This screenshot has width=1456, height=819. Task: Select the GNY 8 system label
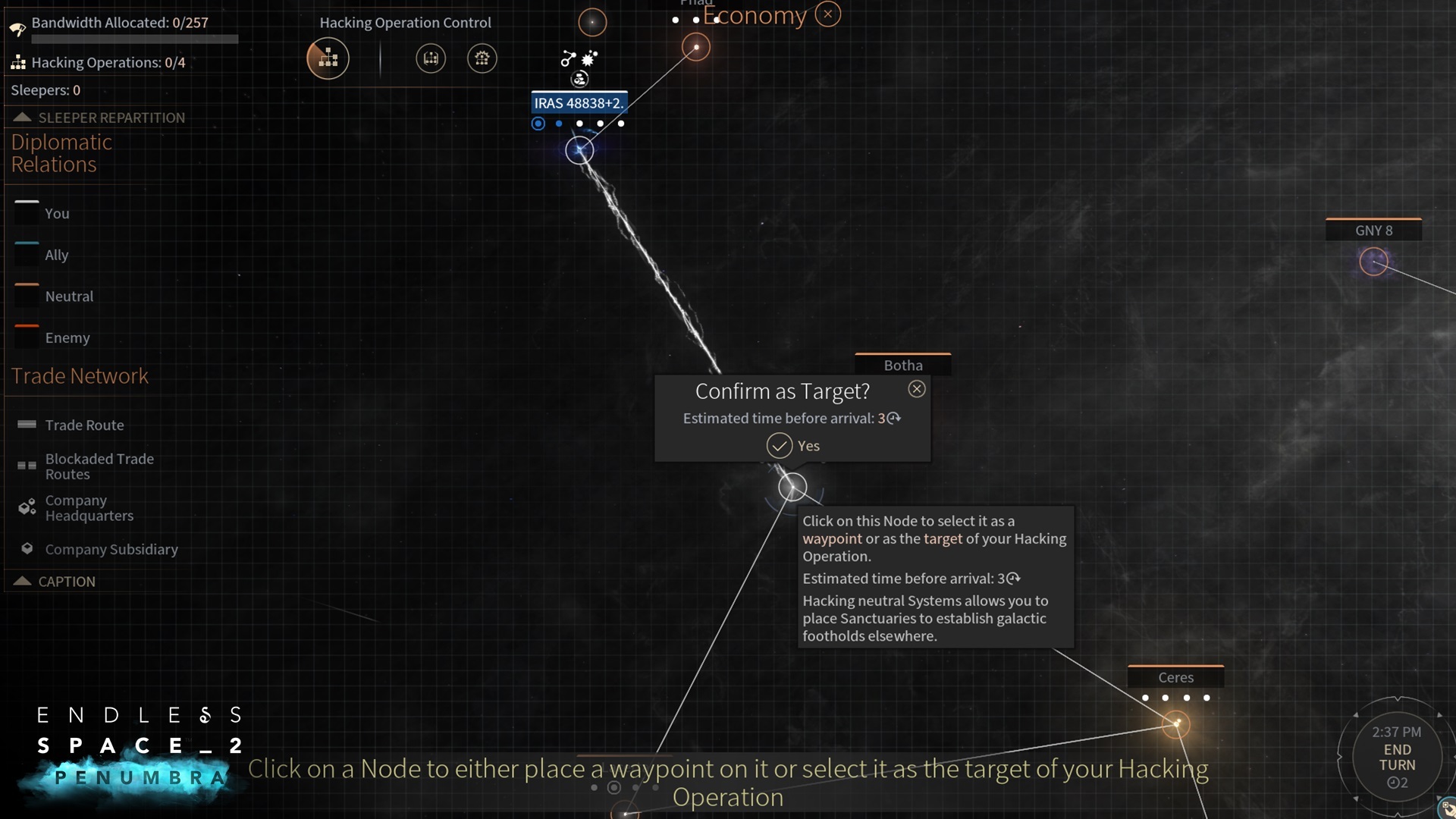point(1373,231)
